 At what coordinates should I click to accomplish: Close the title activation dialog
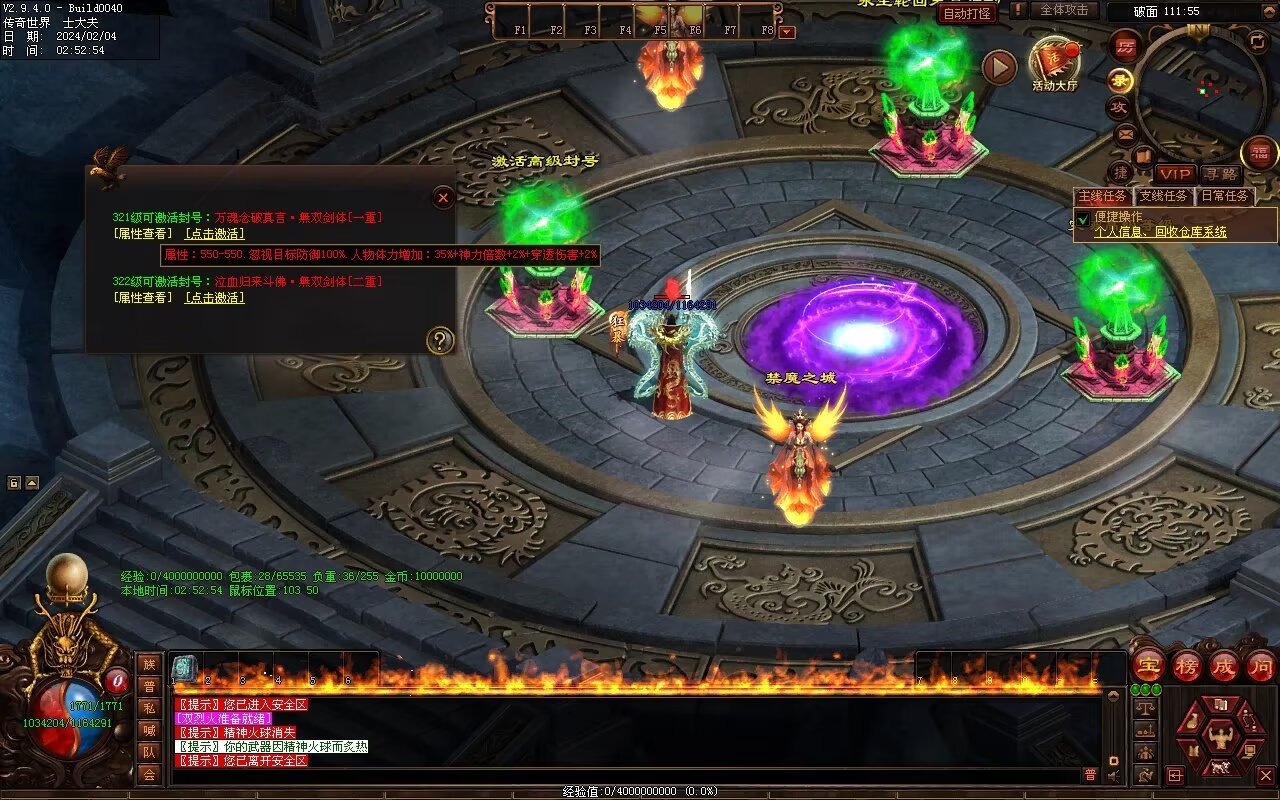point(443,198)
